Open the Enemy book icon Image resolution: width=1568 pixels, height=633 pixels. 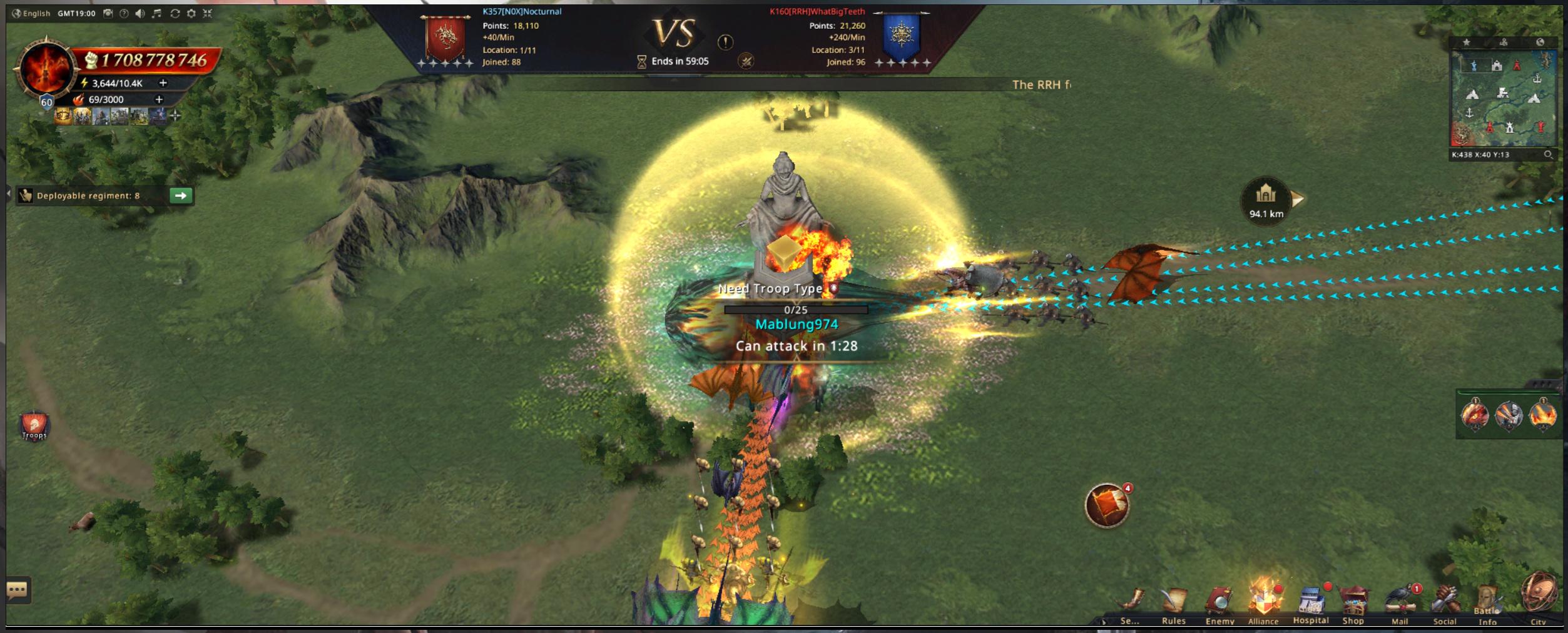click(1219, 603)
